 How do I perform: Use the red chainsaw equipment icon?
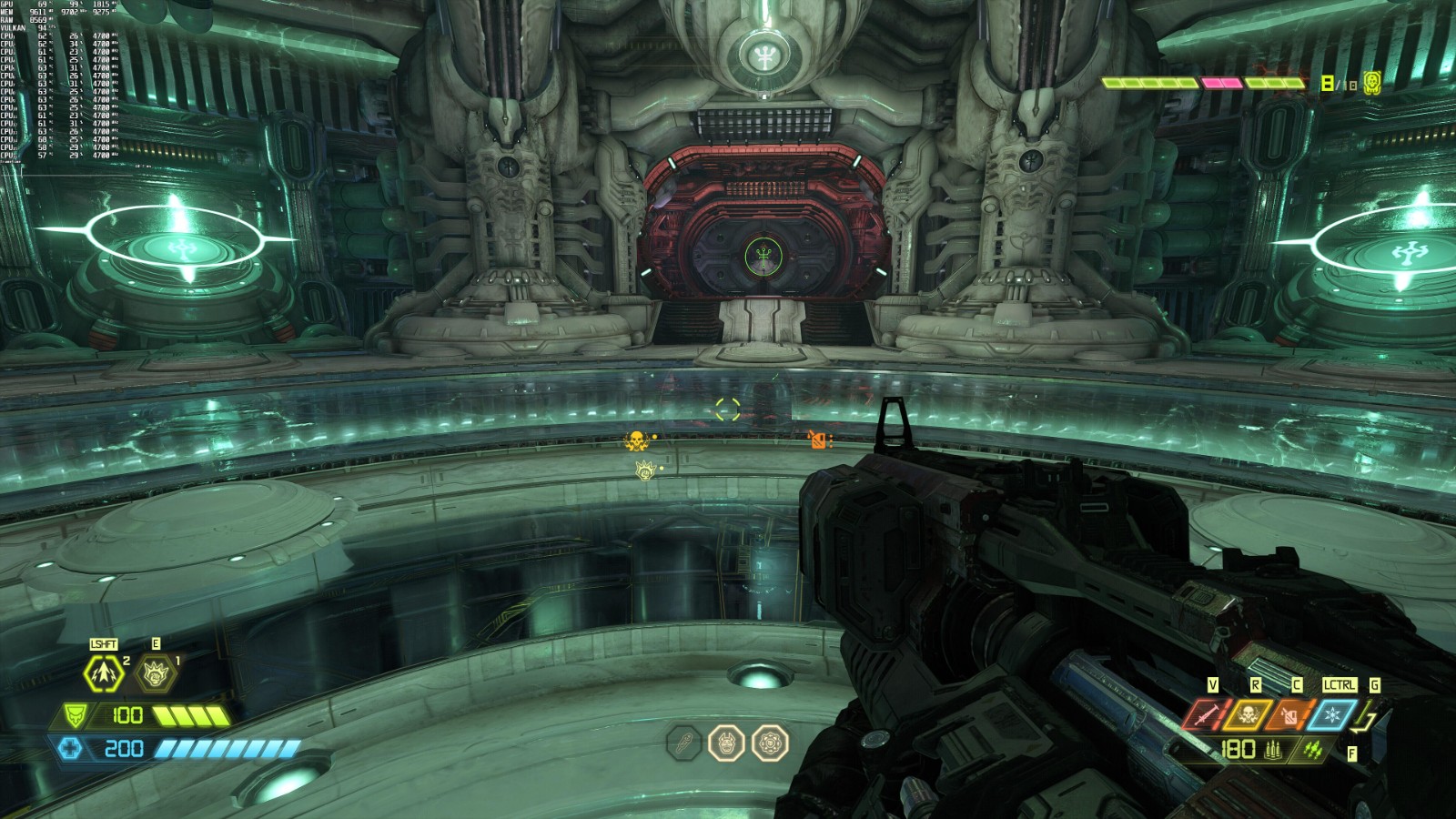[1206, 716]
